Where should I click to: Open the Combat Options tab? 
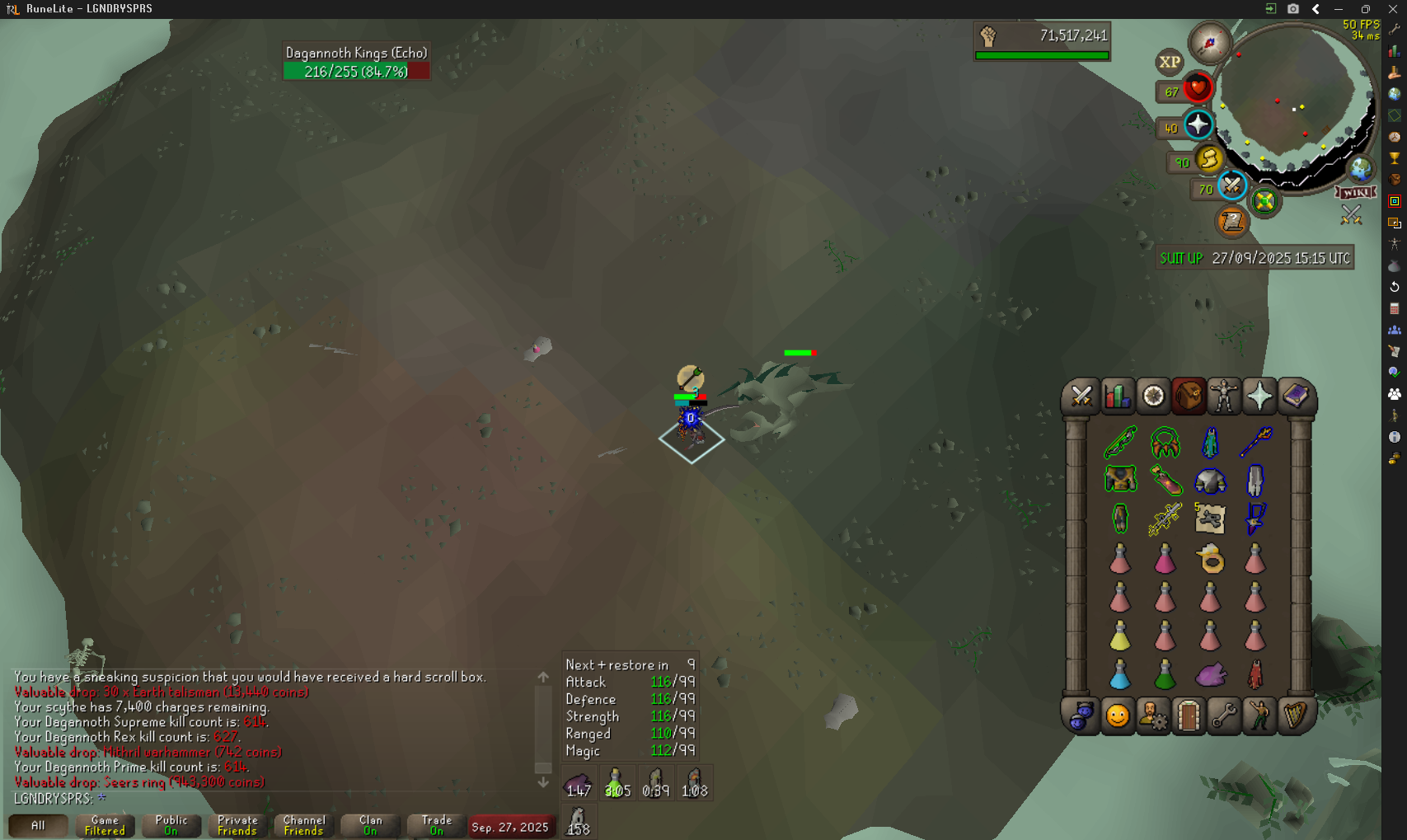click(x=1081, y=397)
